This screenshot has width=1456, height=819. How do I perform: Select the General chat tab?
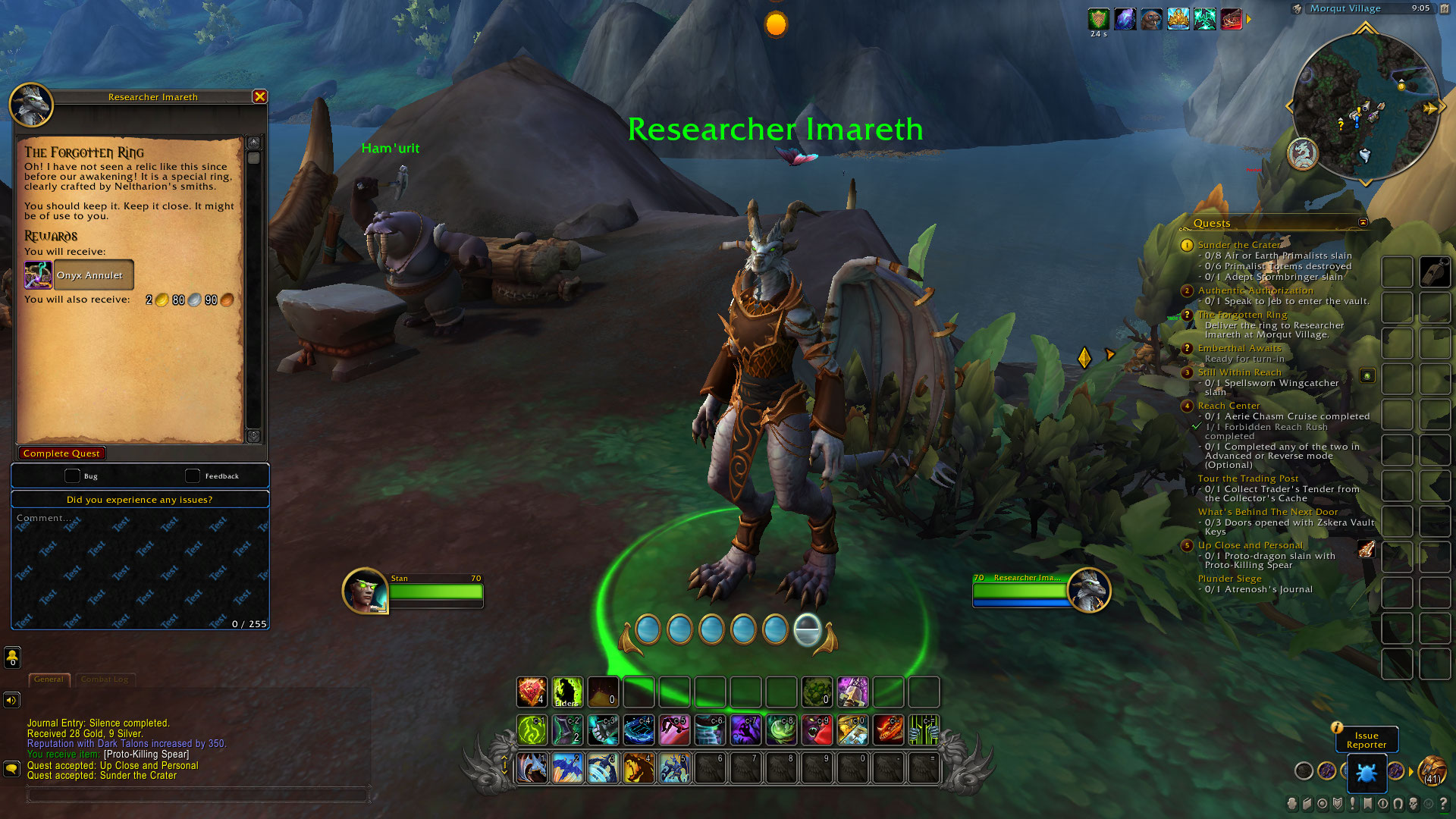[49, 679]
